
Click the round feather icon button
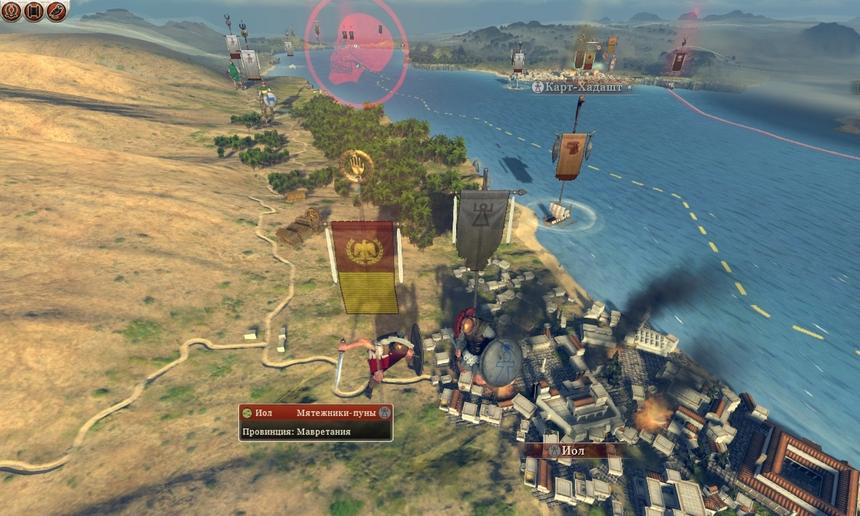point(57,11)
